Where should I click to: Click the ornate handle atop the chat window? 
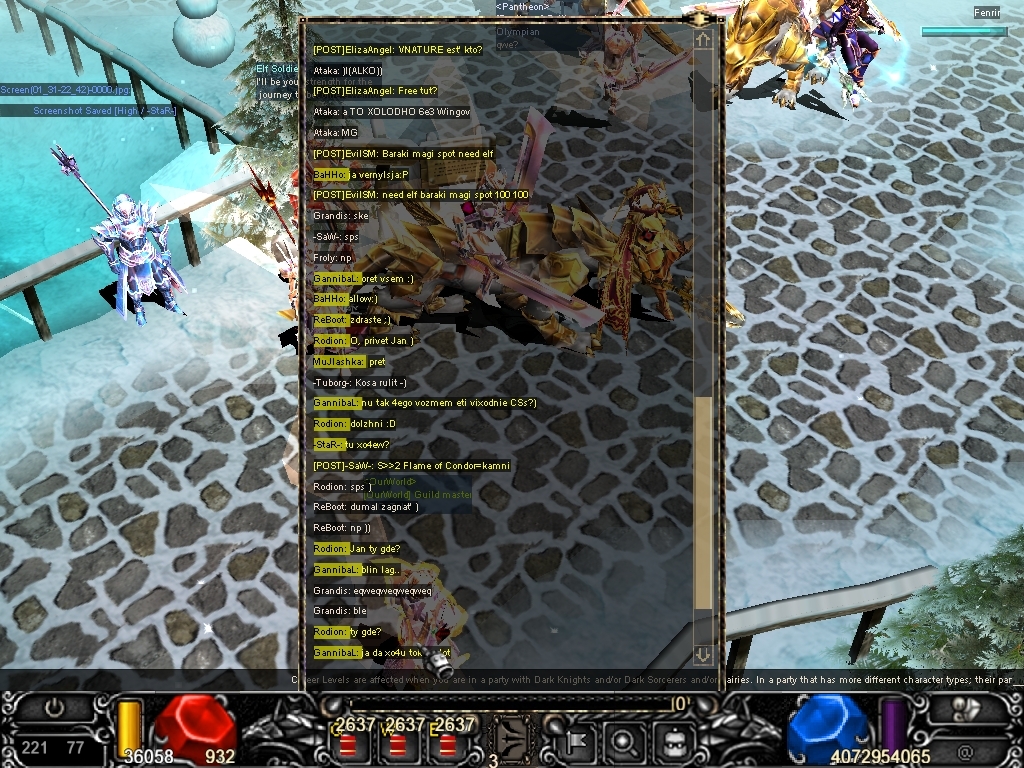click(x=700, y=18)
